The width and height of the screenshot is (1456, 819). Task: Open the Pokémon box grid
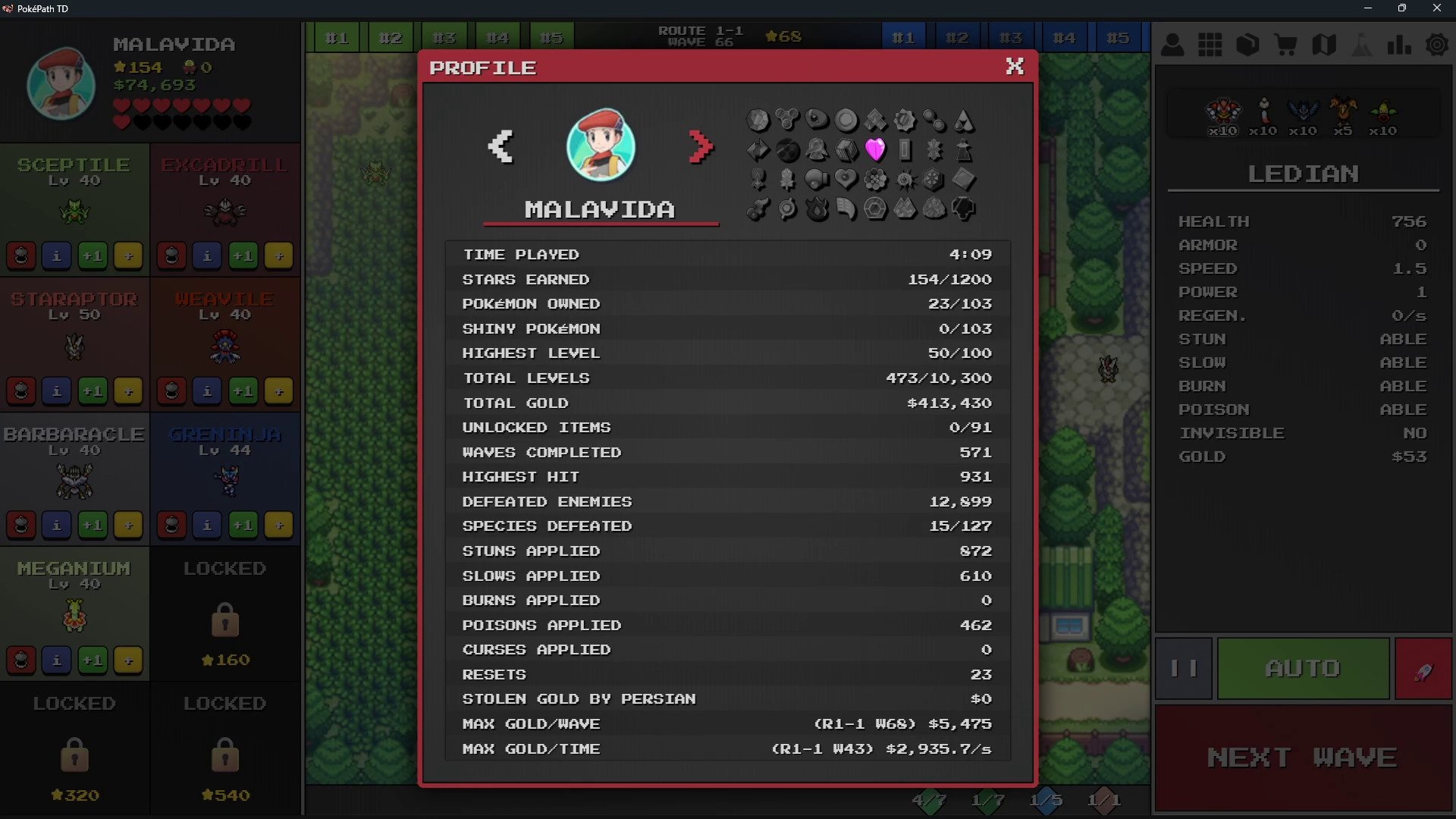tap(1210, 45)
